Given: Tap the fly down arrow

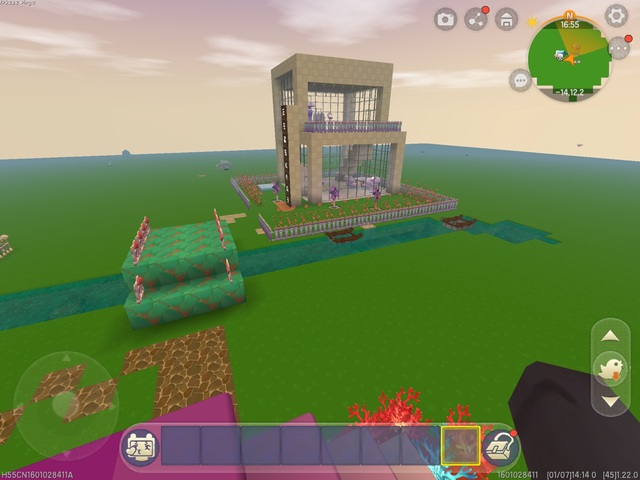Looking at the screenshot, I should [x=609, y=402].
